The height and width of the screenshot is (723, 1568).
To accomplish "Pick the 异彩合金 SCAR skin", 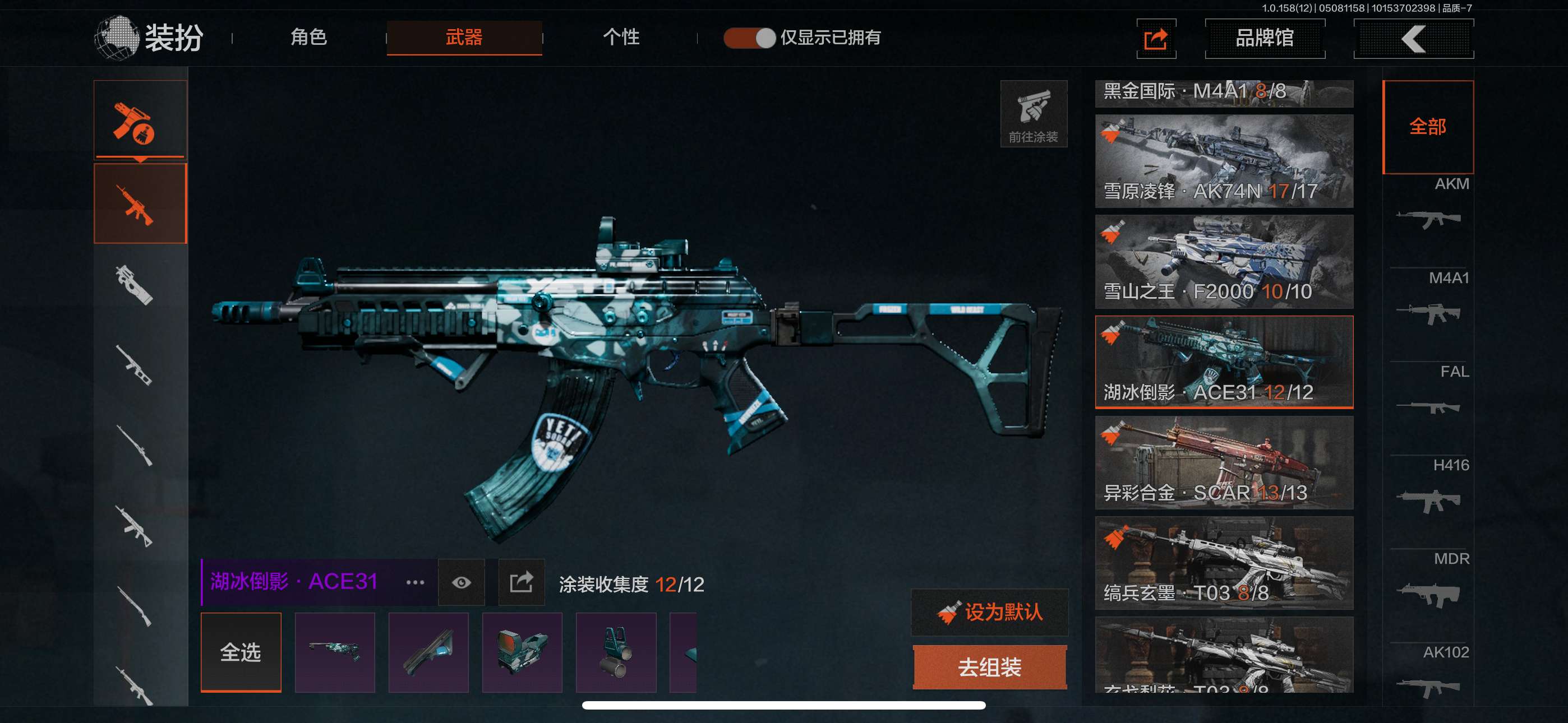I will pos(1224,462).
